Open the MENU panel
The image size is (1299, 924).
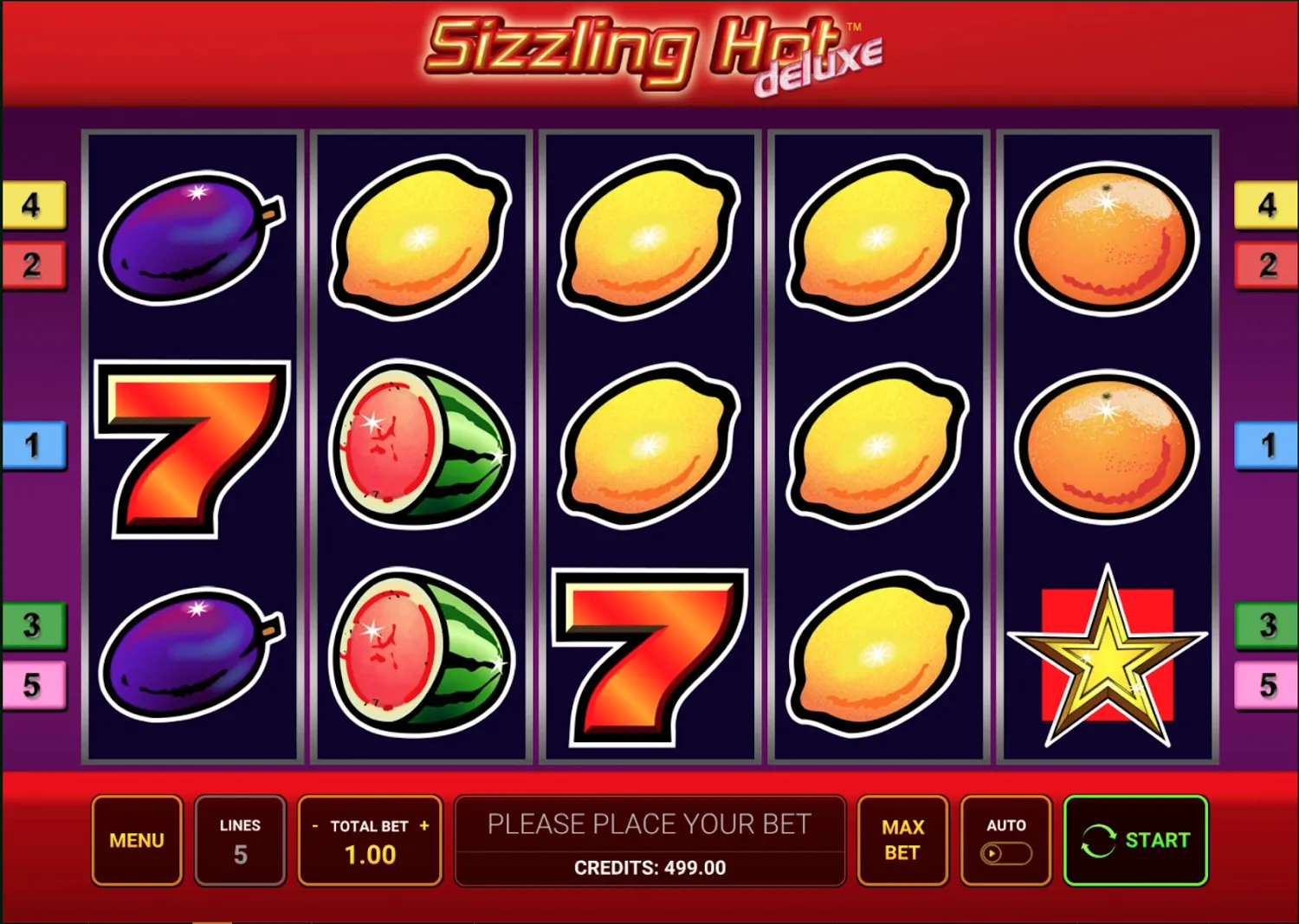(136, 840)
